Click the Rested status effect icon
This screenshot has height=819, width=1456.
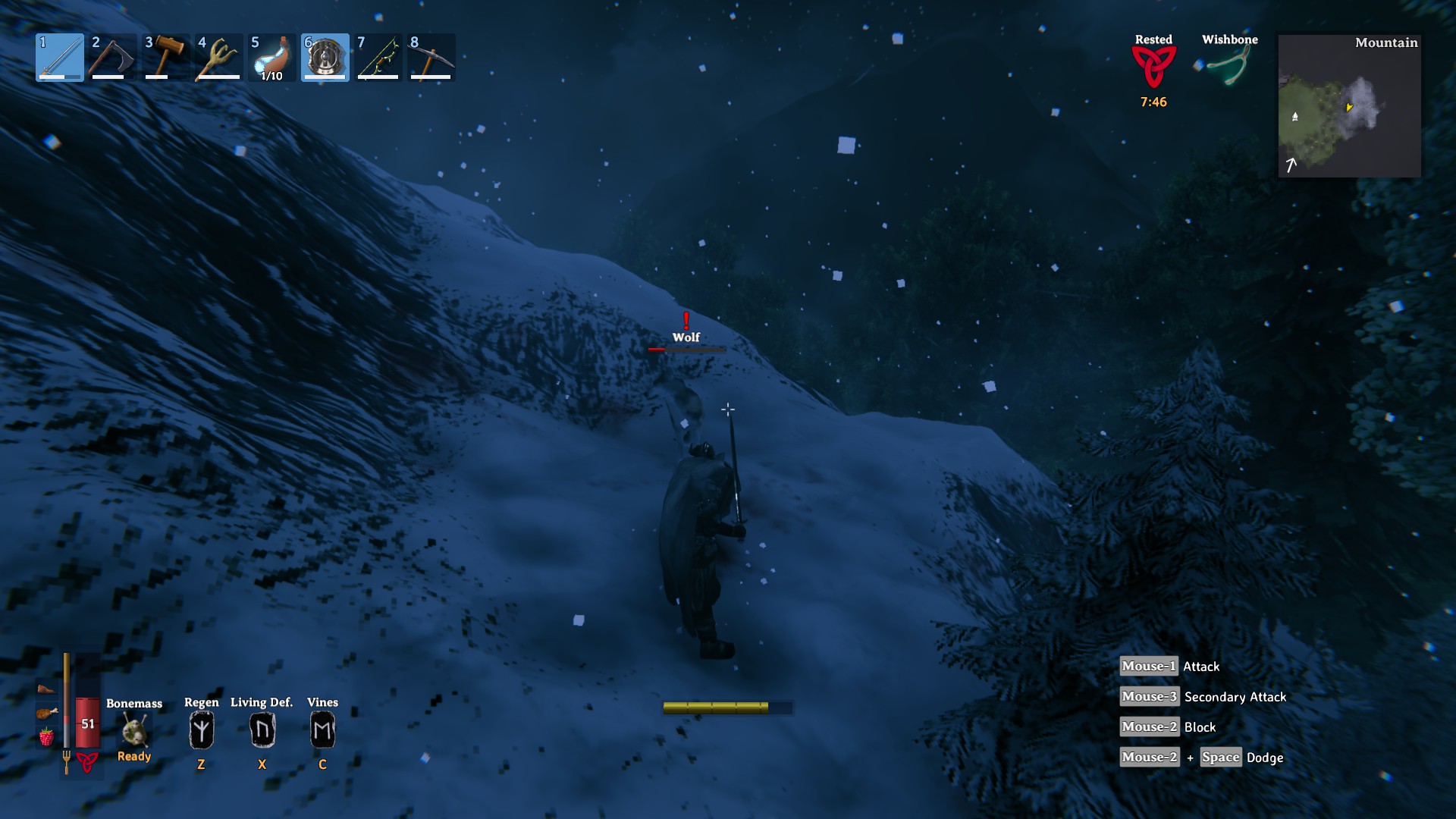tap(1153, 67)
